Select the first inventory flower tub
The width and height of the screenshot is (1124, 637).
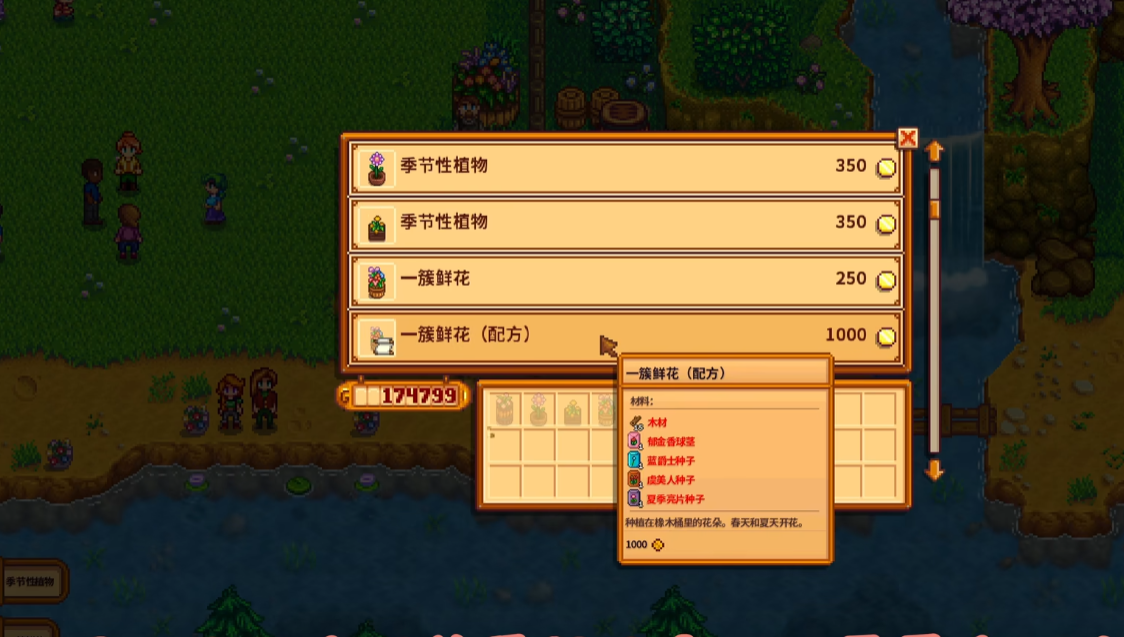[505, 409]
